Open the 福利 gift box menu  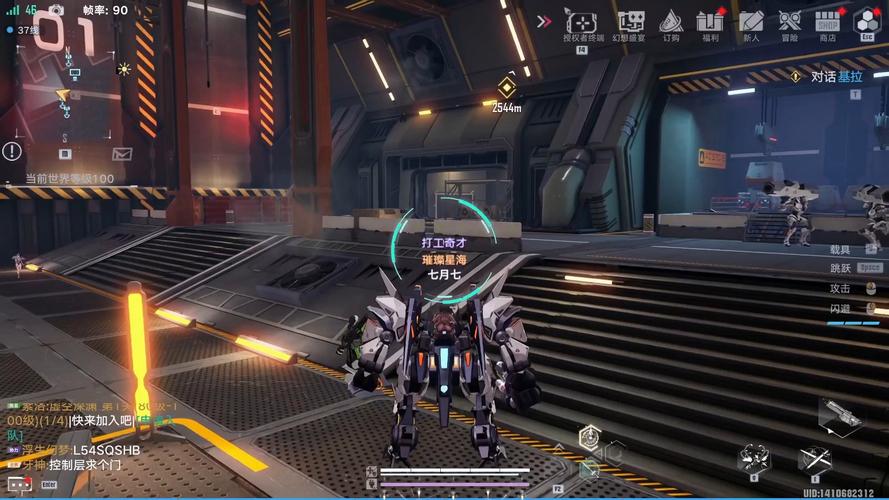pos(711,22)
